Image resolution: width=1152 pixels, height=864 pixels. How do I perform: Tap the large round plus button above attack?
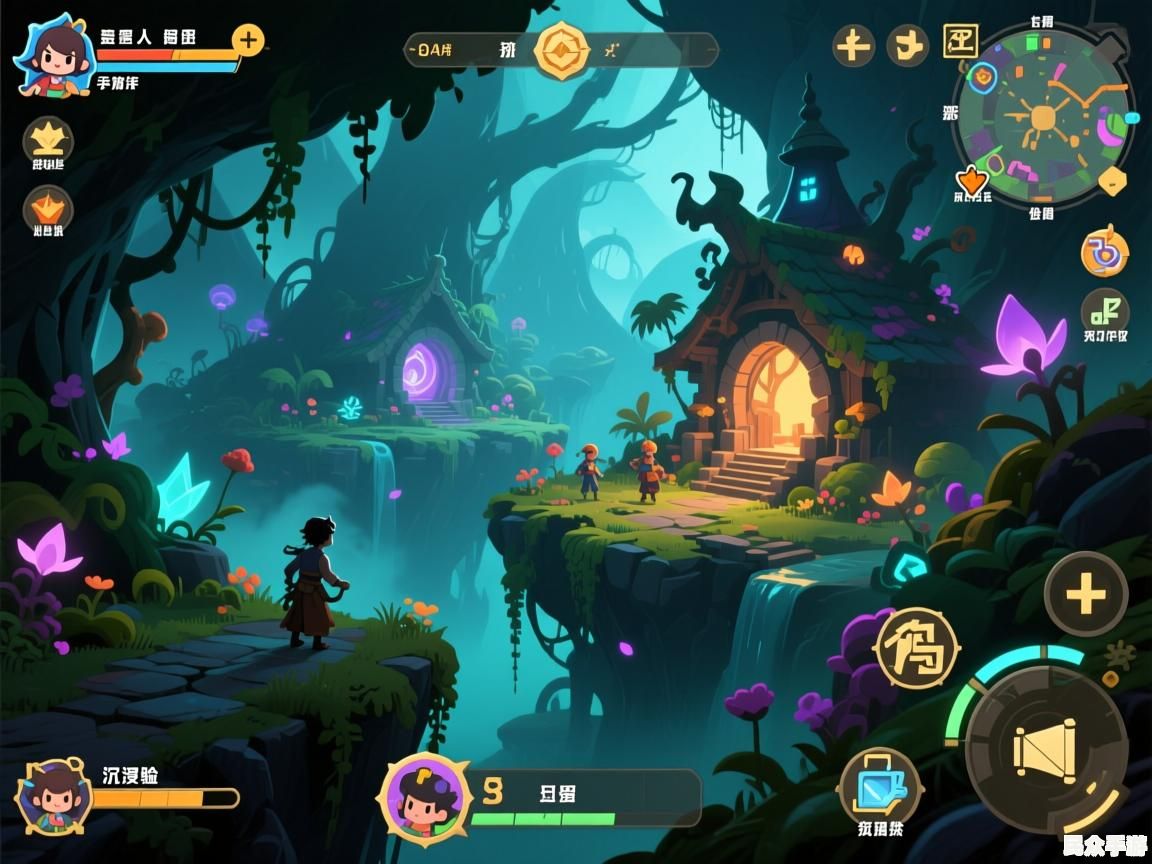click(1086, 596)
